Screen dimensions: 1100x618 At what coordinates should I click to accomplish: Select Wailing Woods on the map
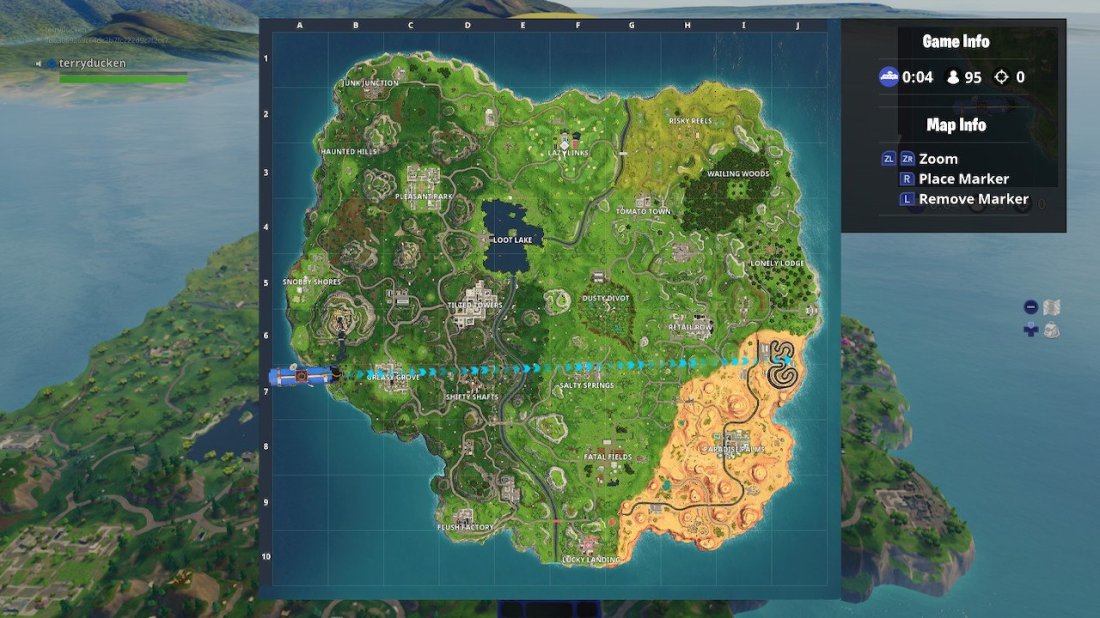(x=738, y=173)
